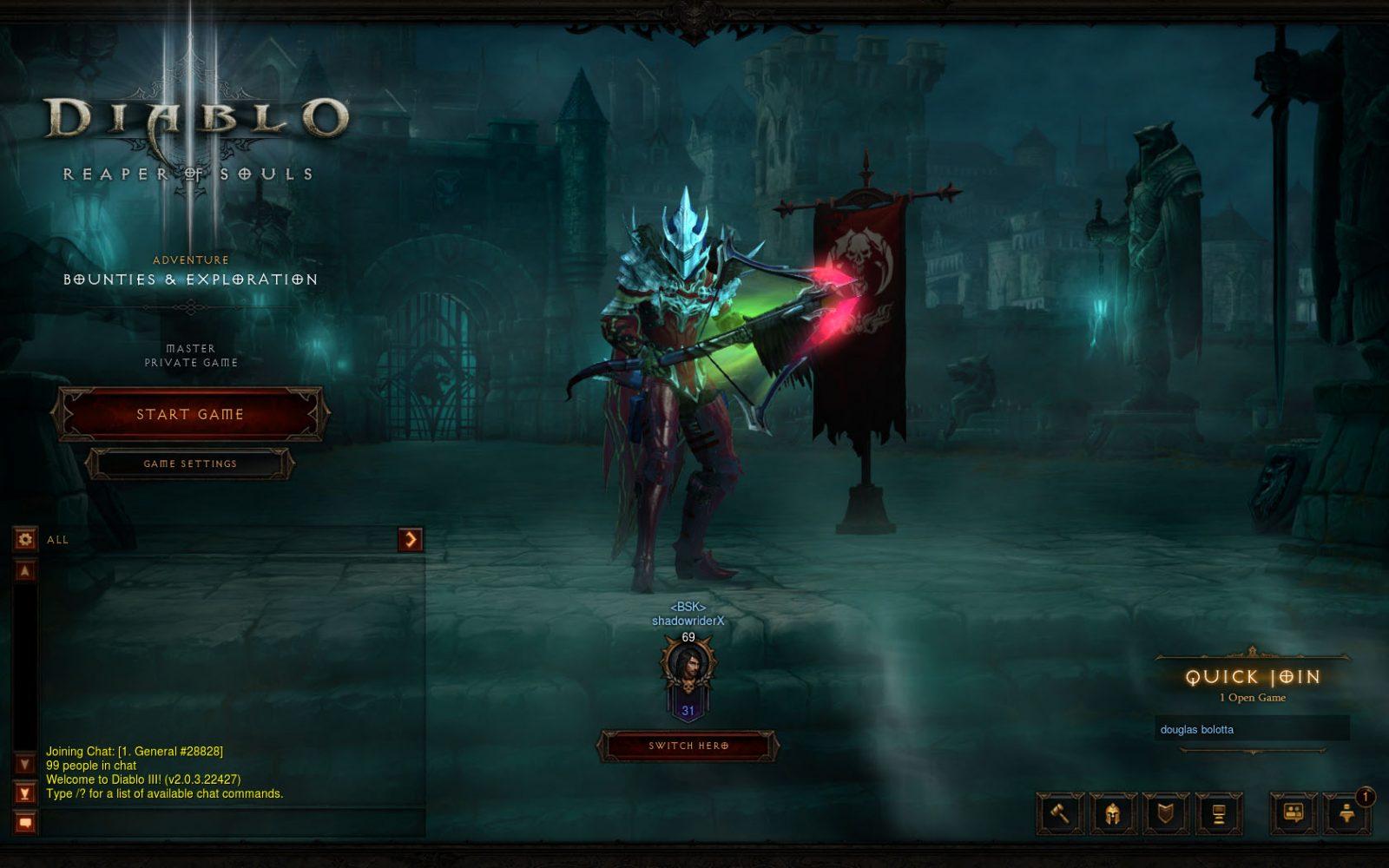This screenshot has width=1389, height=868.
Task: Open Game Settings
Action: 189,464
